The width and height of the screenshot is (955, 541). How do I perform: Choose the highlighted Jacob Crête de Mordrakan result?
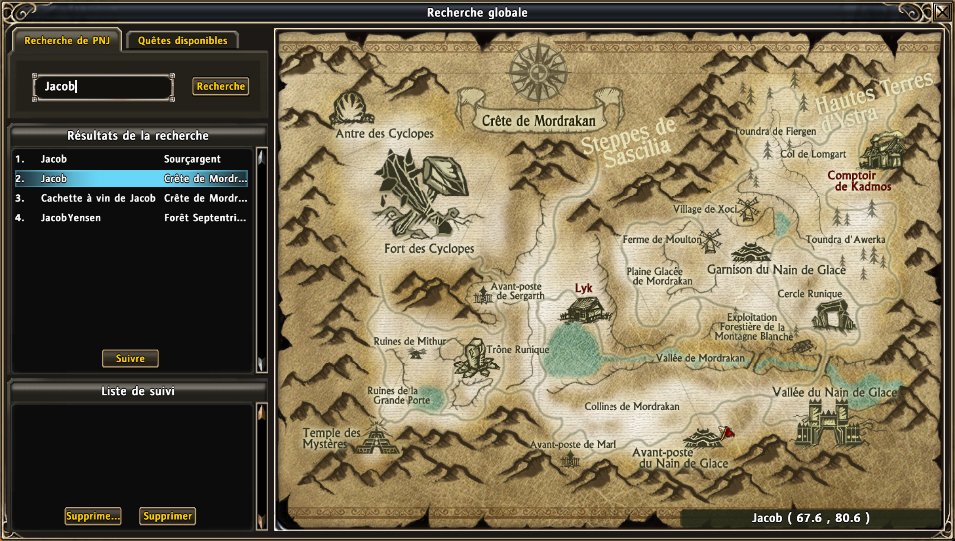point(130,178)
